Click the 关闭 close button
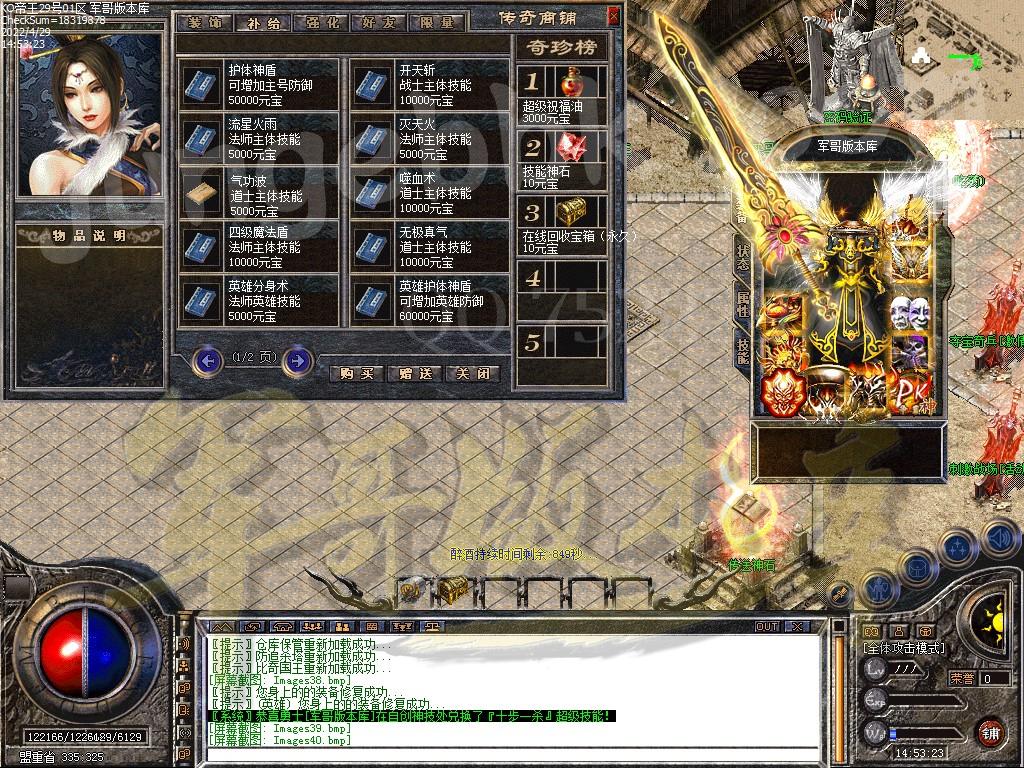Image resolution: width=1024 pixels, height=768 pixels. click(472, 373)
